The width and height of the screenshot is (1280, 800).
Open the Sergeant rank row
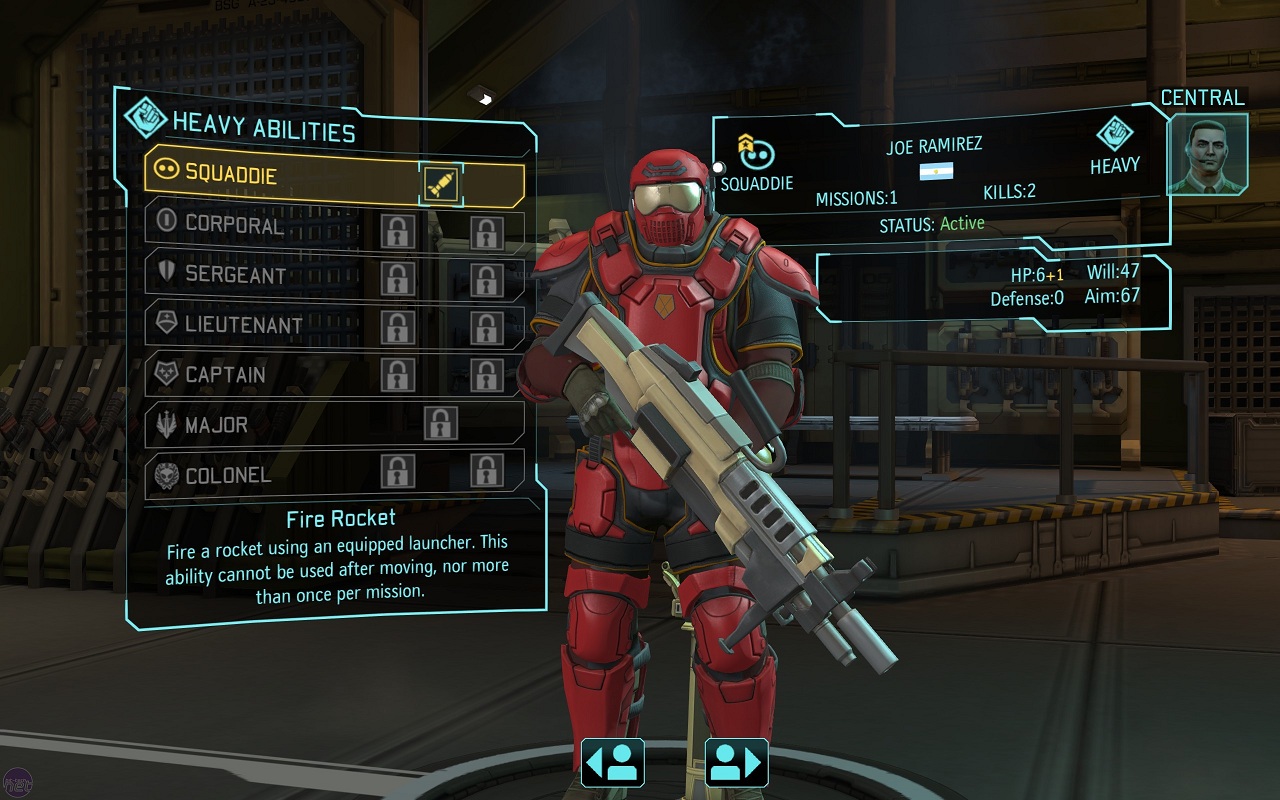260,275
